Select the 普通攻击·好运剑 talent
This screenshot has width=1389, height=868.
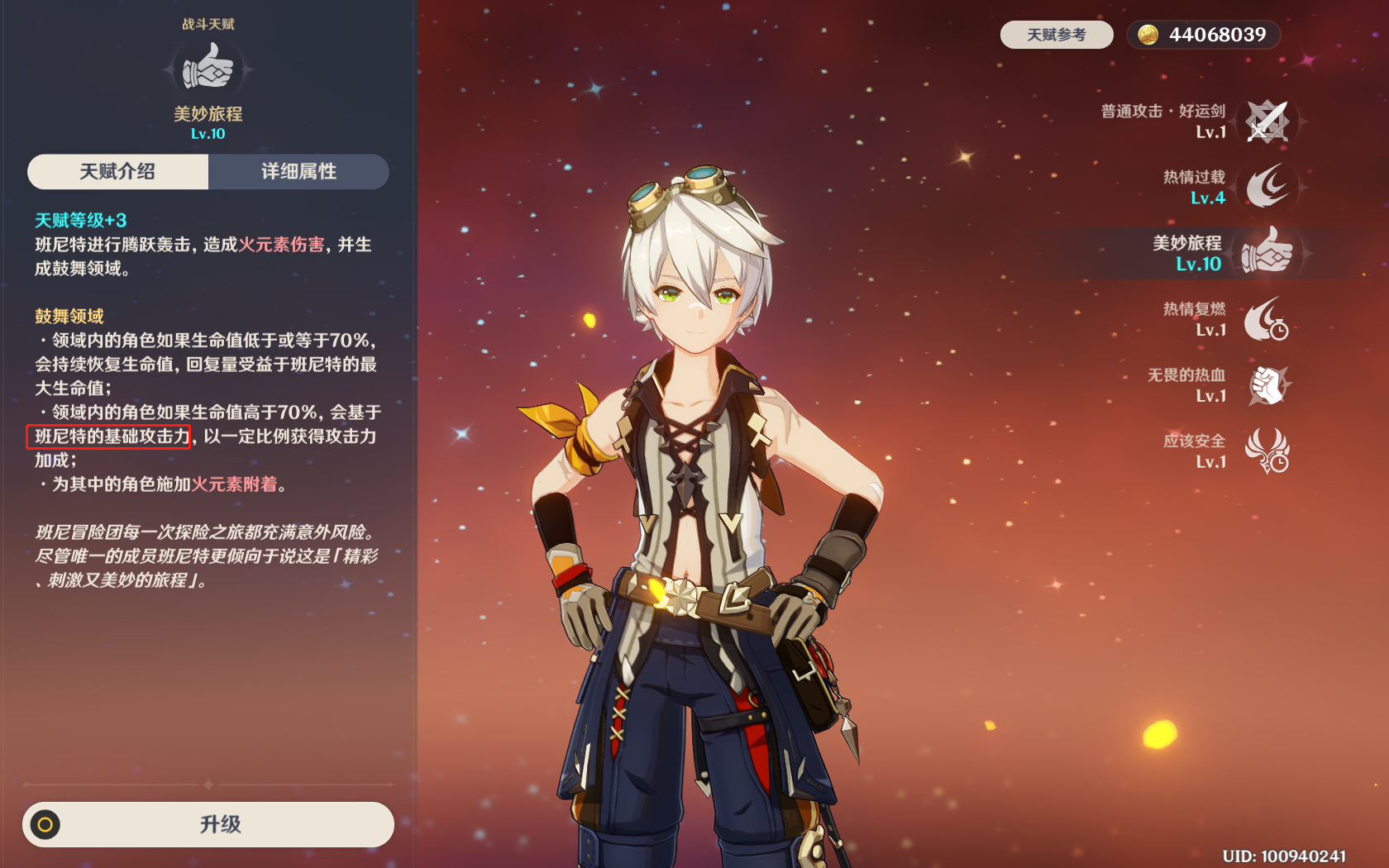pyautogui.click(x=1267, y=122)
